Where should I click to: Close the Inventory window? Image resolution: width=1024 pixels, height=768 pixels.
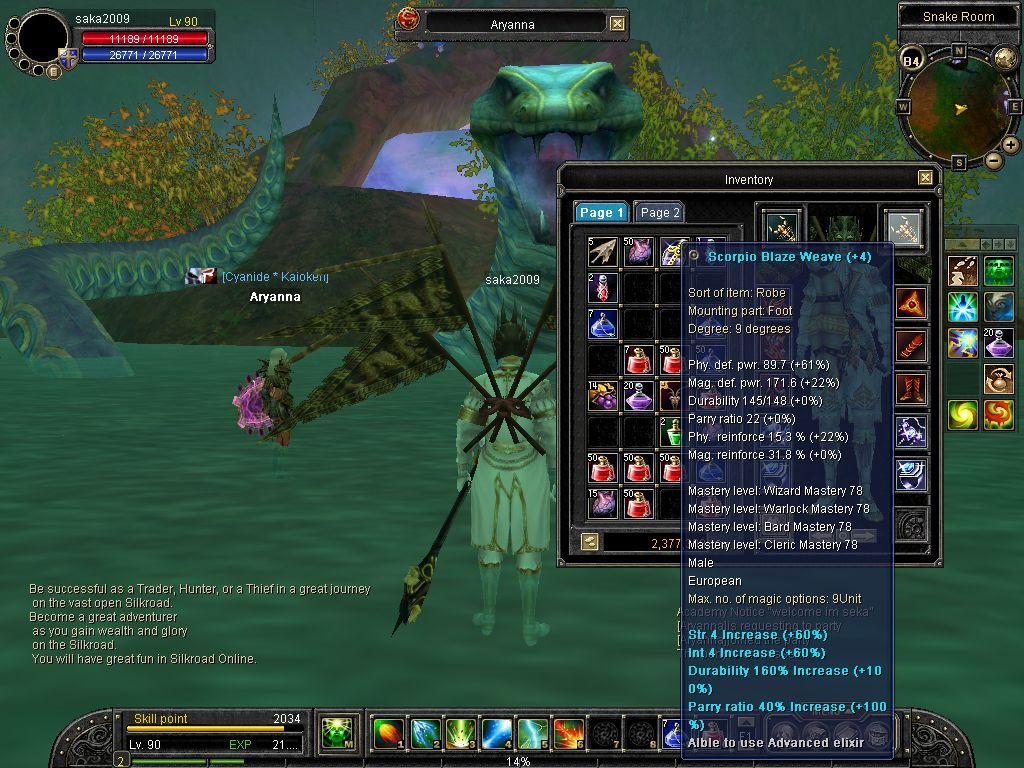coord(925,178)
